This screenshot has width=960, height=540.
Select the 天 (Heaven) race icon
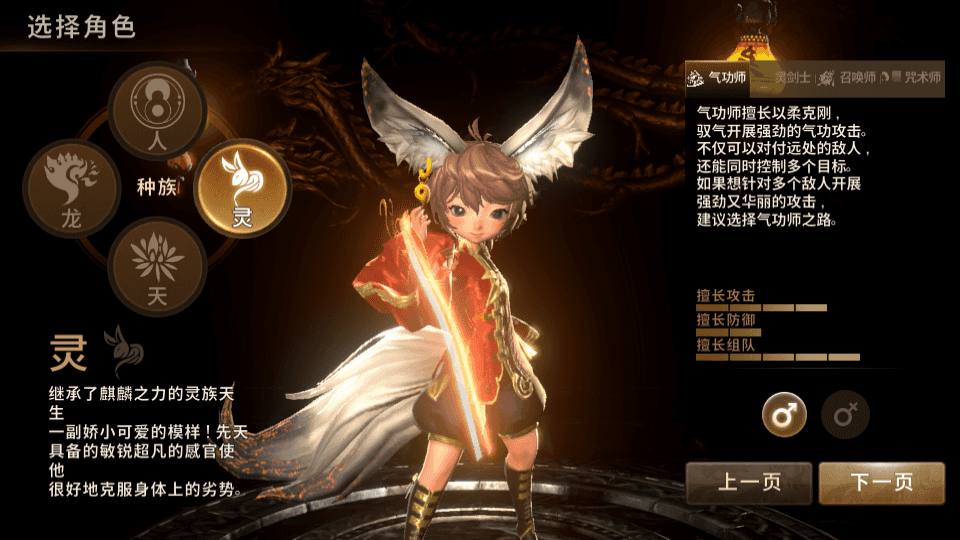(x=157, y=265)
